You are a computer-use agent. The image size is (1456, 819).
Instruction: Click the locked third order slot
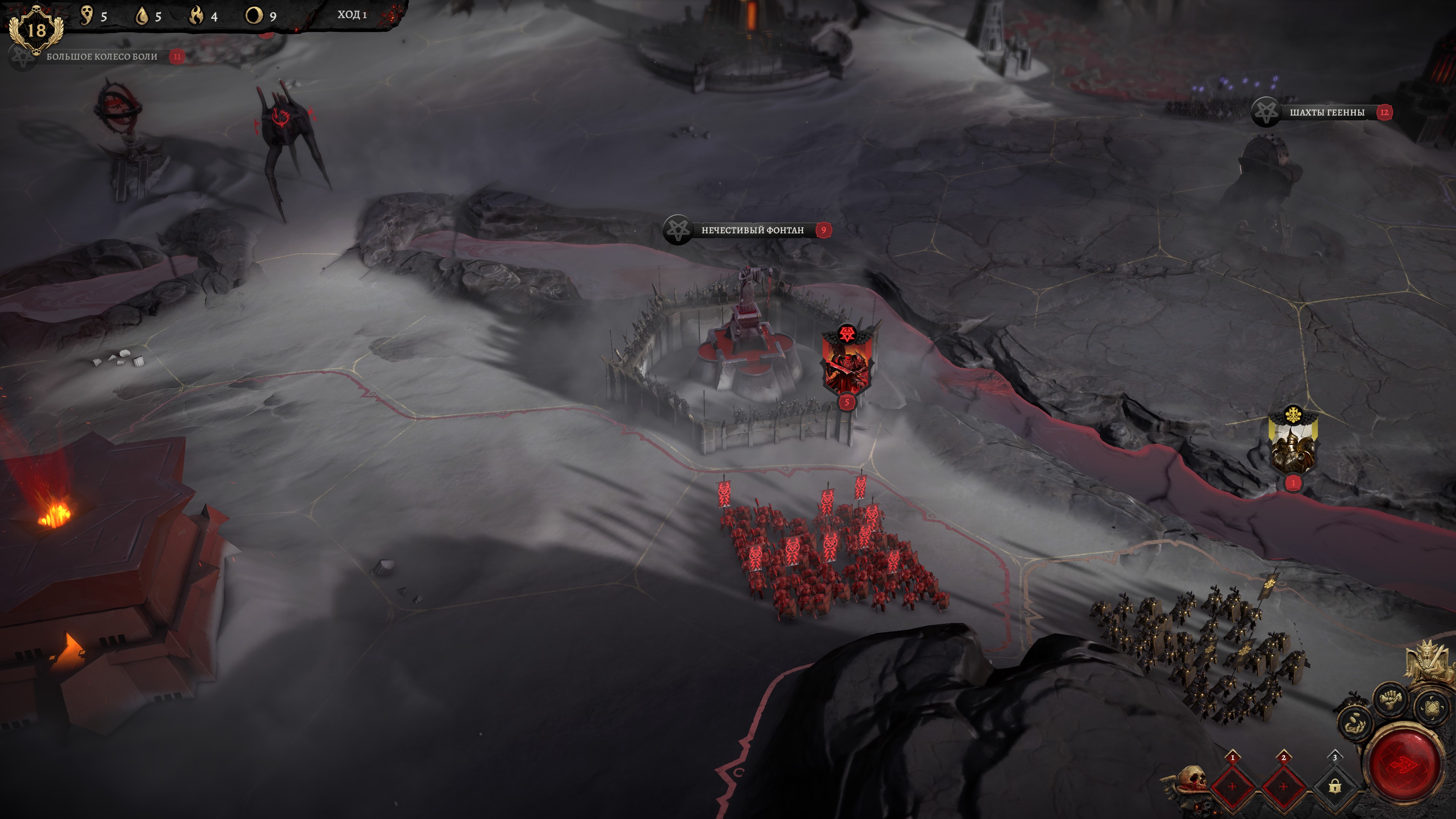(1335, 786)
